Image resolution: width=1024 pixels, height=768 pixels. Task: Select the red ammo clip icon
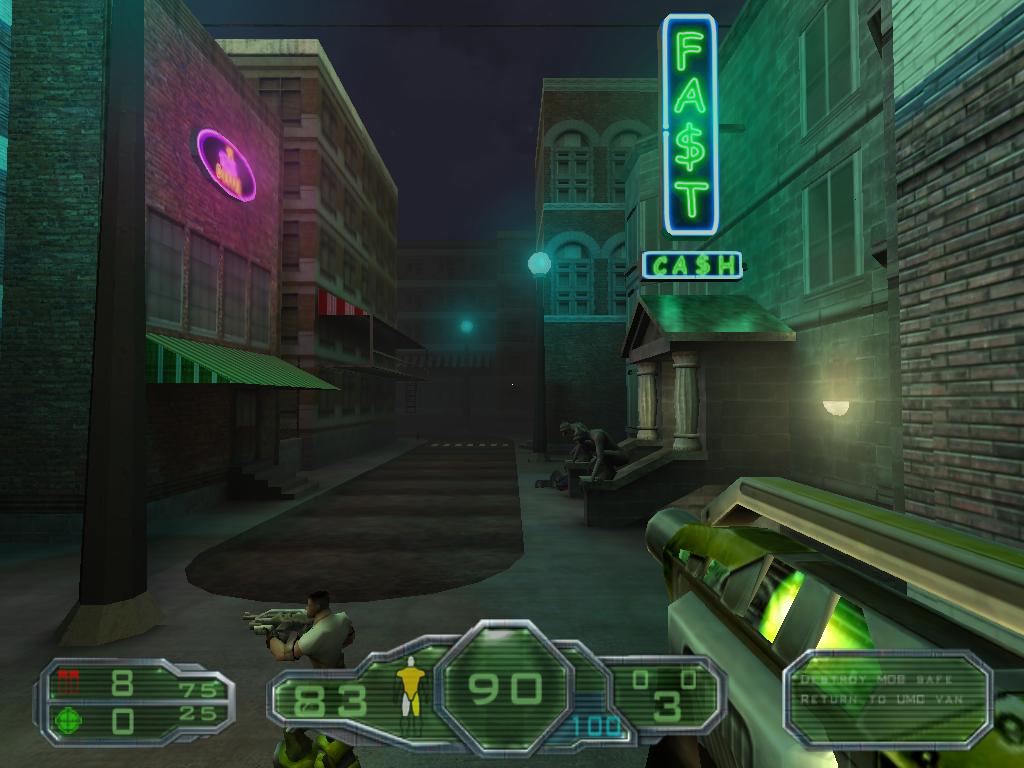(x=69, y=682)
